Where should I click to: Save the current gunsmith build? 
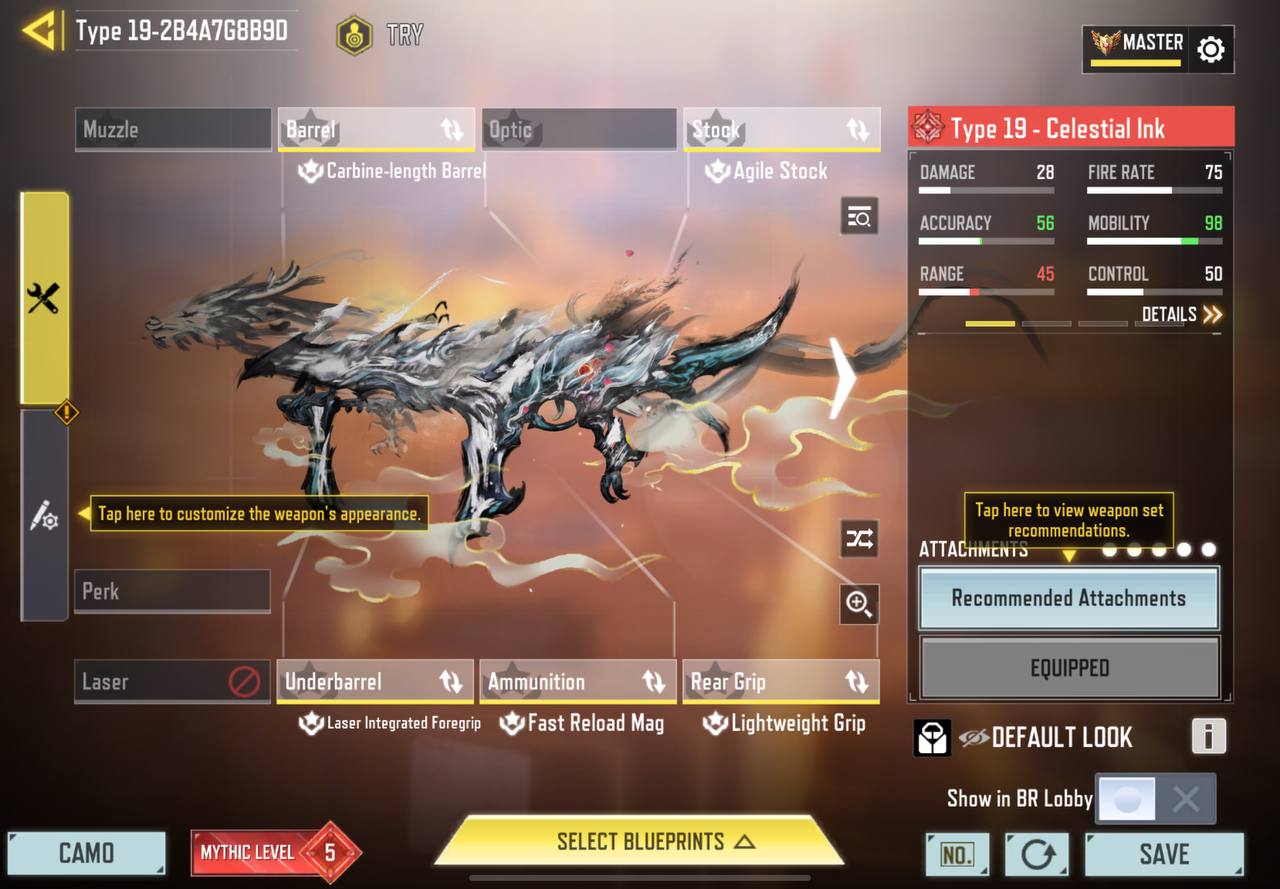click(x=1164, y=854)
